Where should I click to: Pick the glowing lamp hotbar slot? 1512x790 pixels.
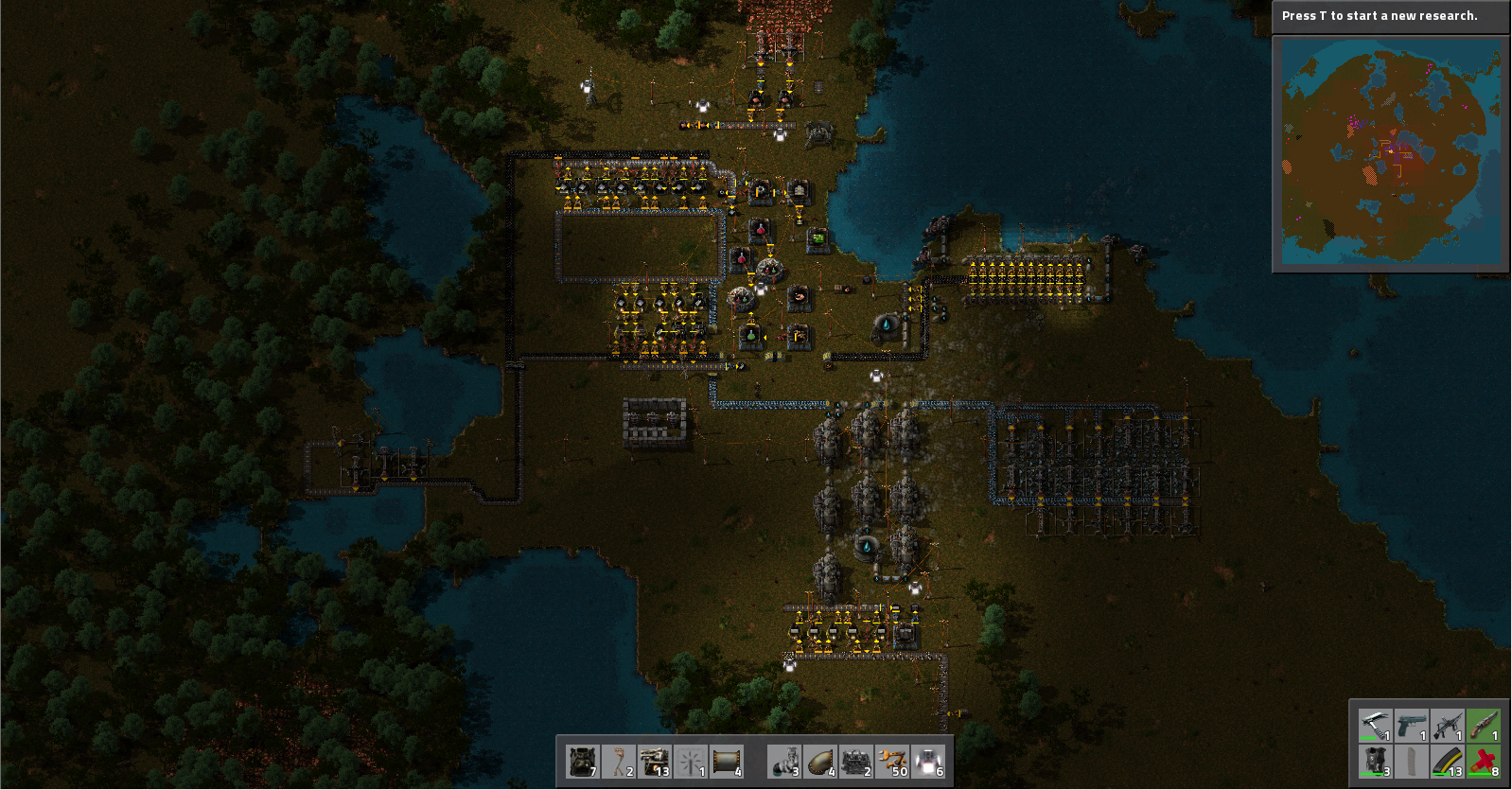pos(928,761)
